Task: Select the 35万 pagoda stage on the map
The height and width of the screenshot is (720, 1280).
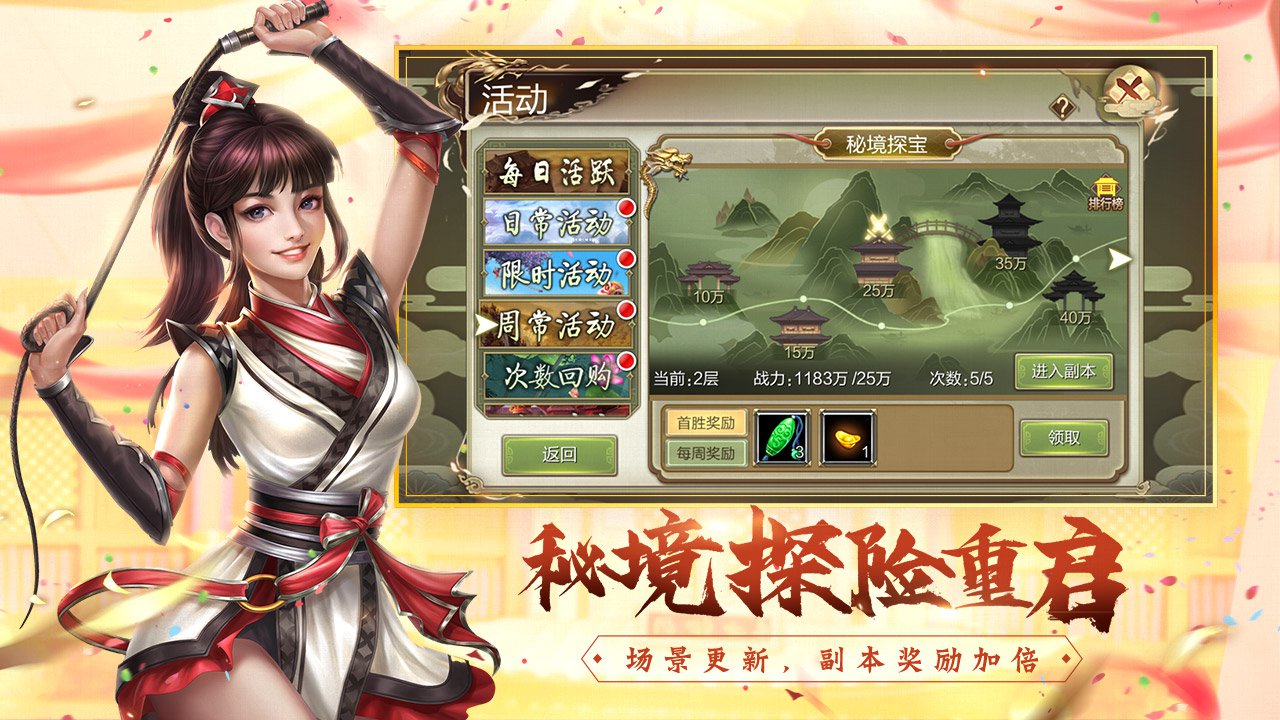Action: (x=1010, y=226)
